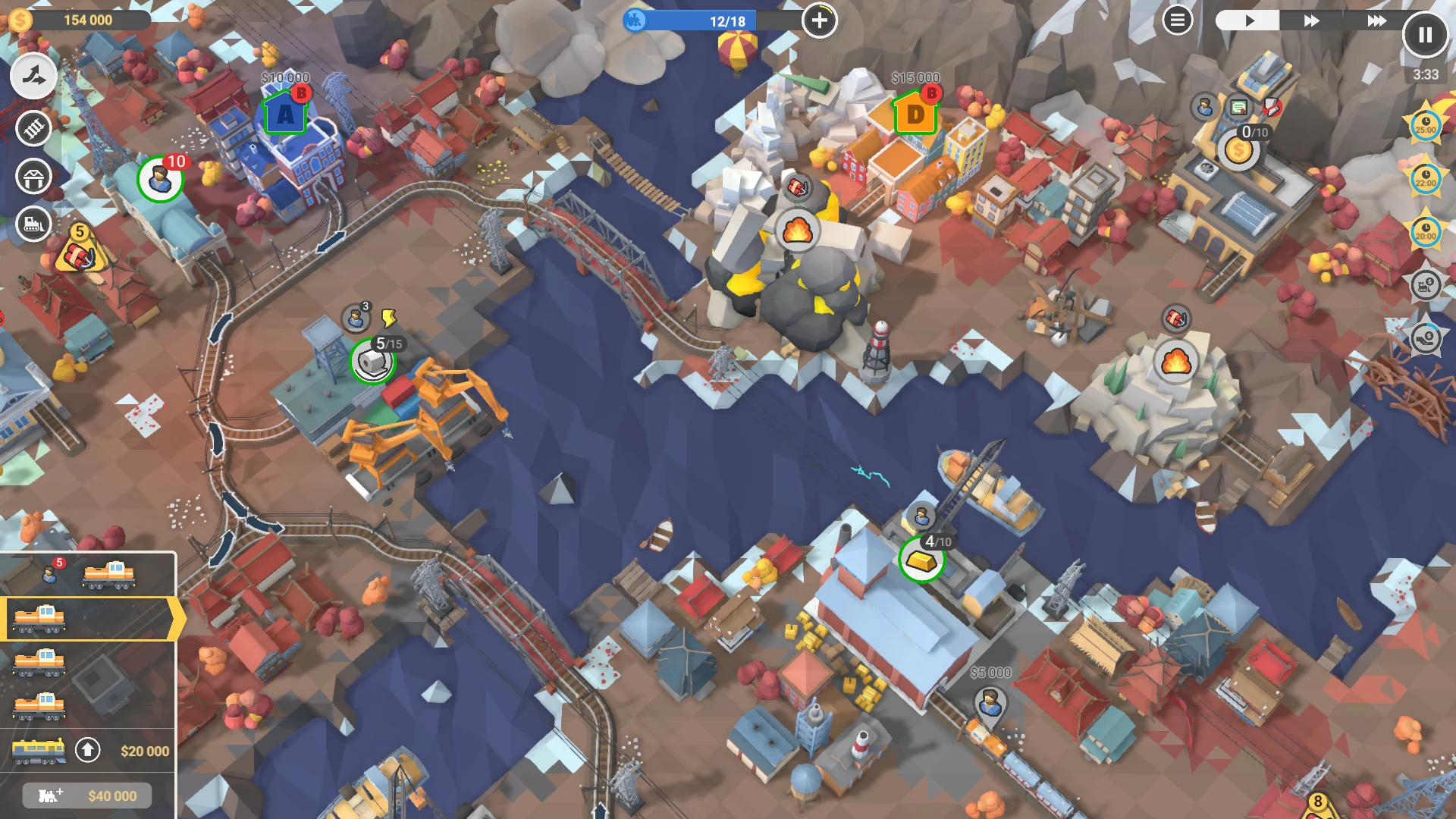Expand the selected locomotive's yellow chevron
Image resolution: width=1456 pixels, height=819 pixels.
(176, 620)
